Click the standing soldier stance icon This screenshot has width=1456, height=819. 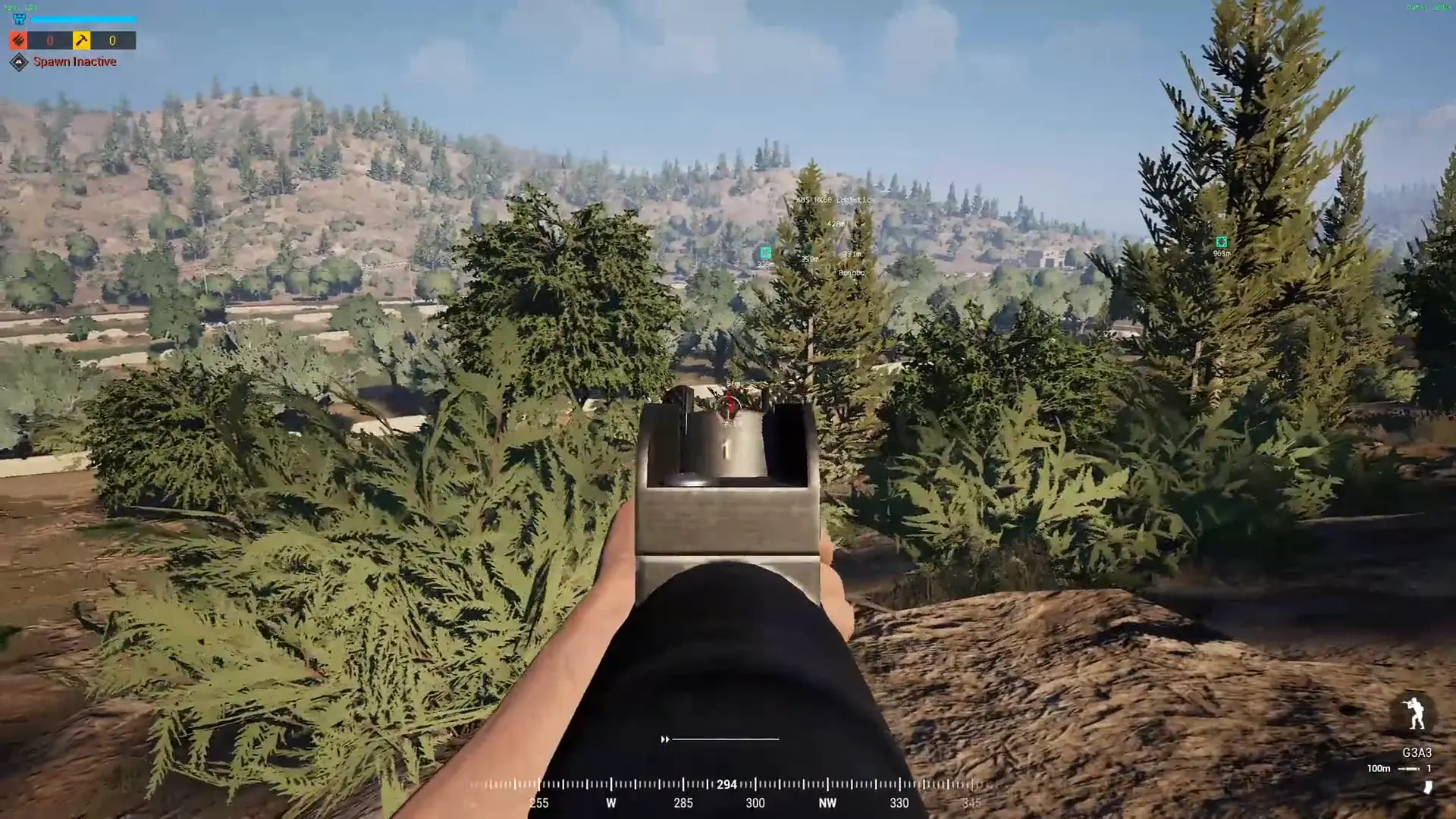click(x=1415, y=714)
